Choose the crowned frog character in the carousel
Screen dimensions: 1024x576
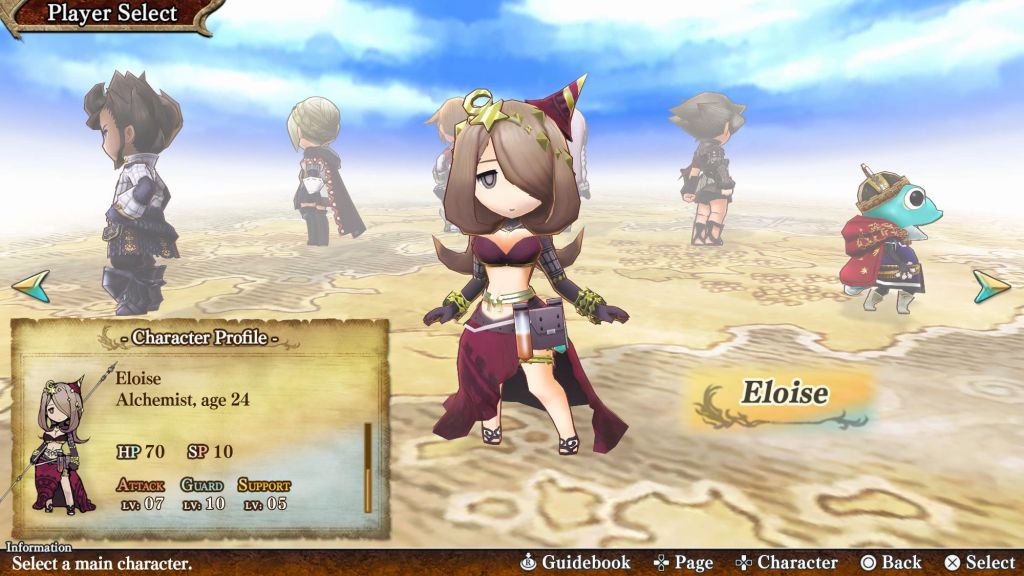885,240
